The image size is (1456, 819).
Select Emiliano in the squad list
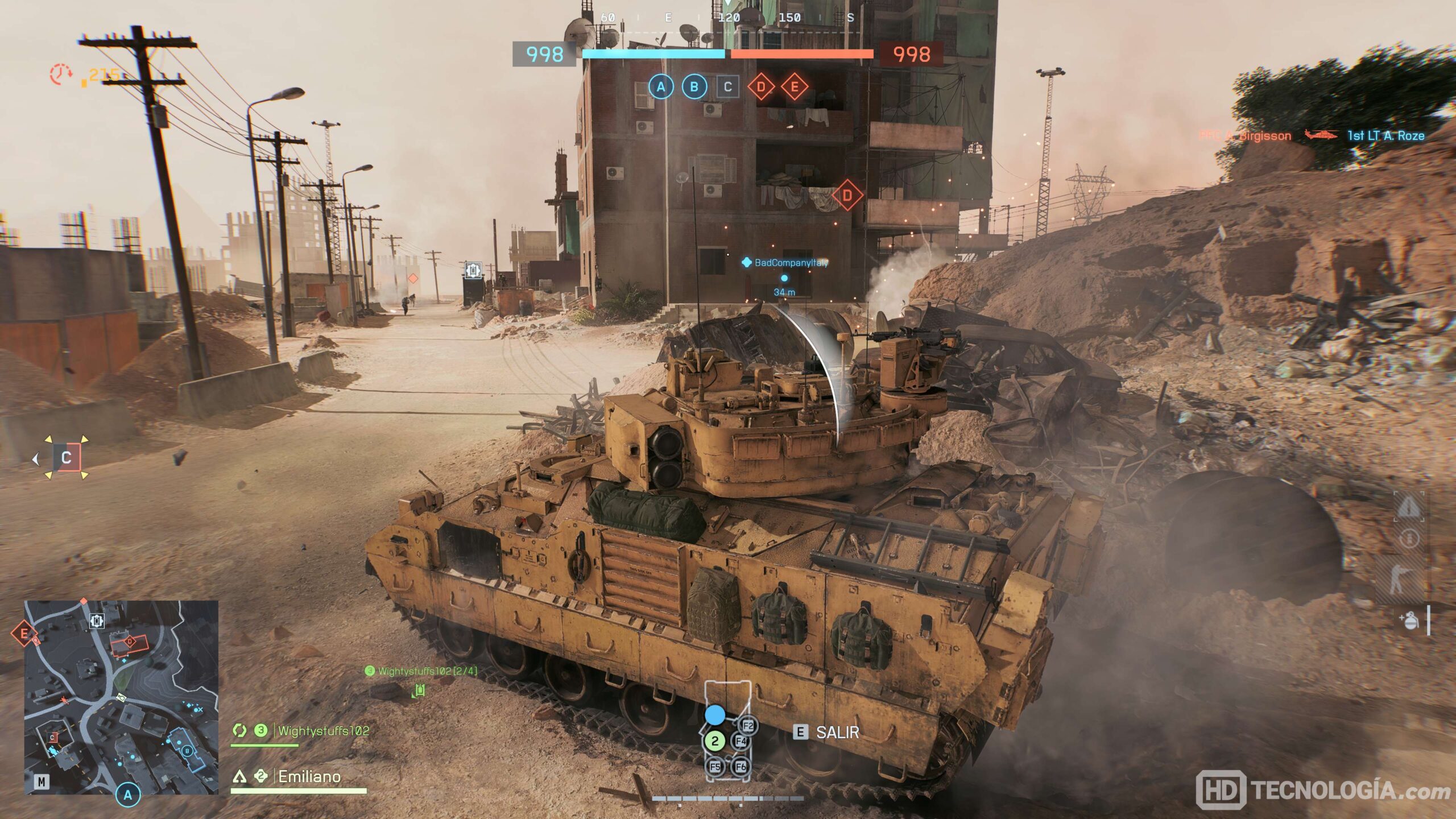click(x=309, y=776)
